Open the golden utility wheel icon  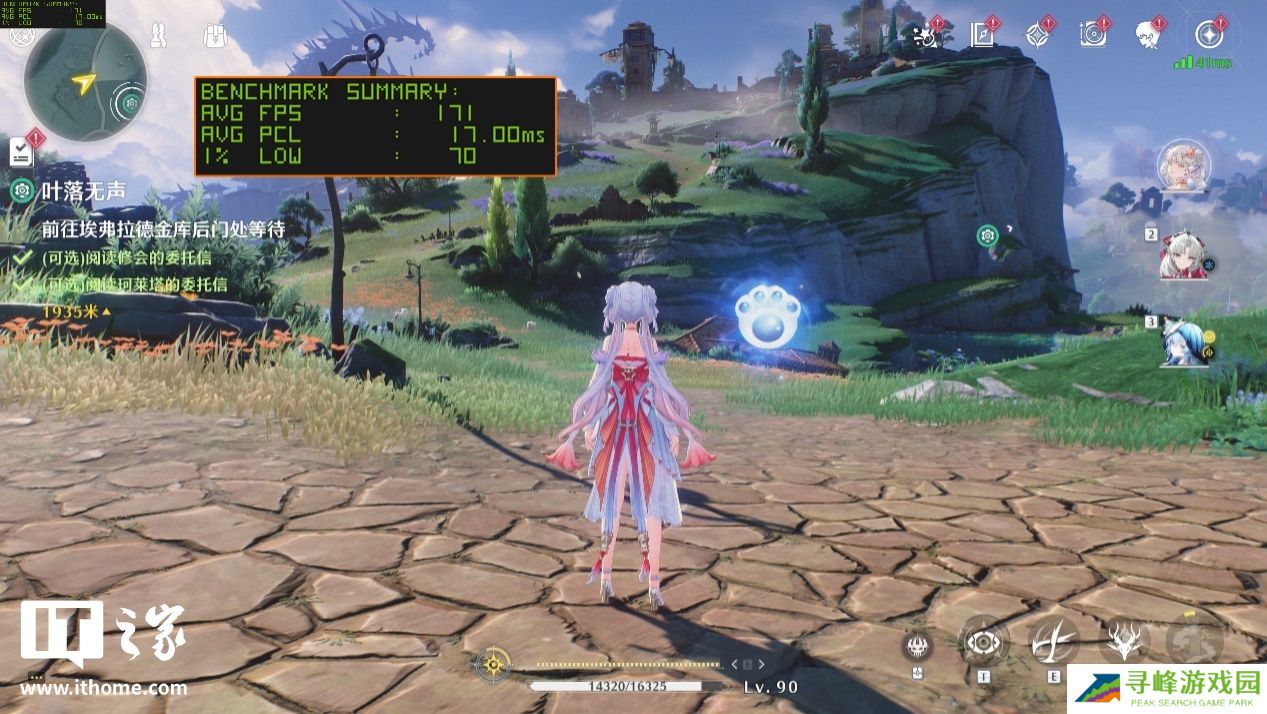[x=492, y=662]
